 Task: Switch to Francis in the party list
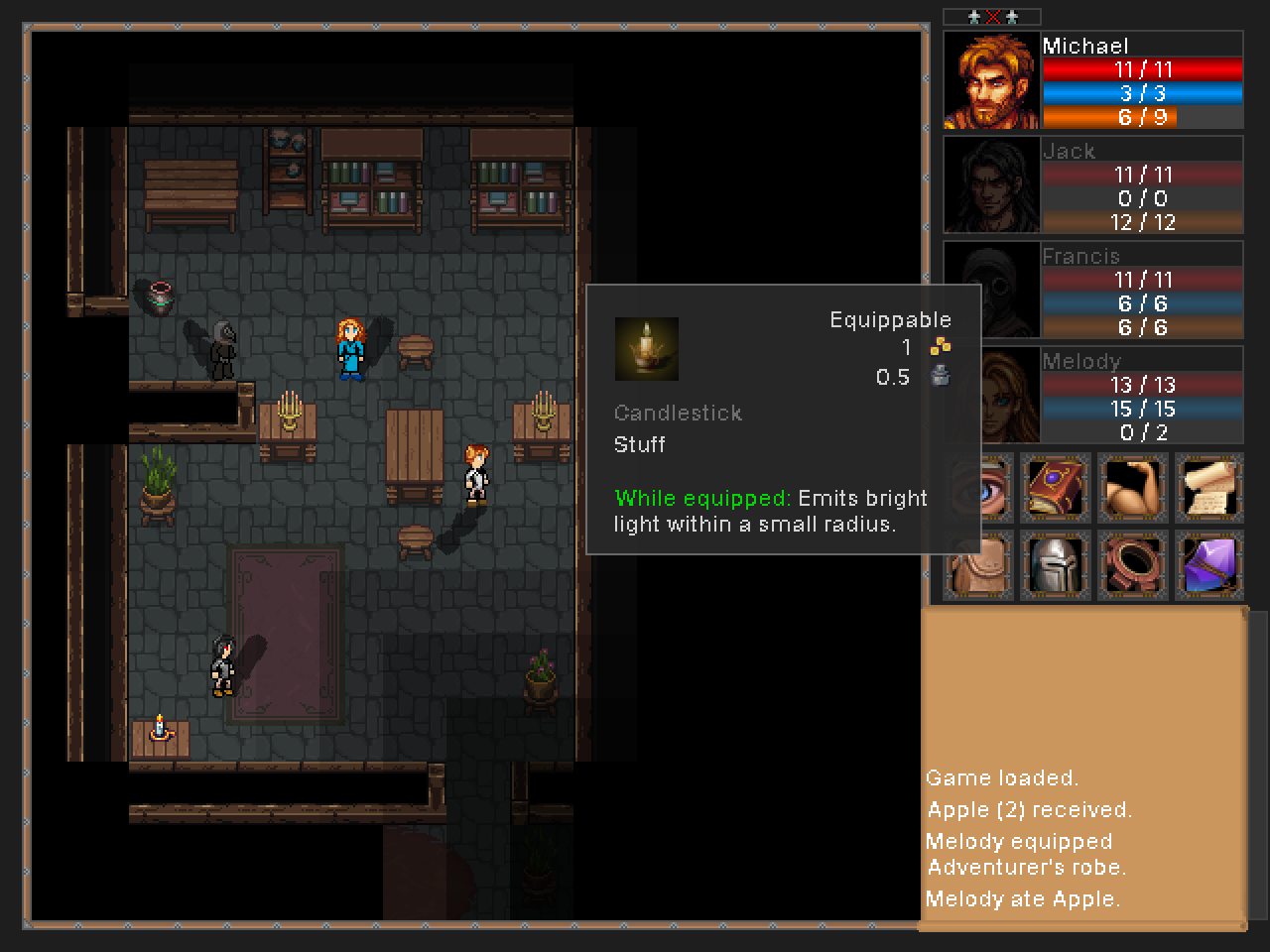(x=991, y=290)
